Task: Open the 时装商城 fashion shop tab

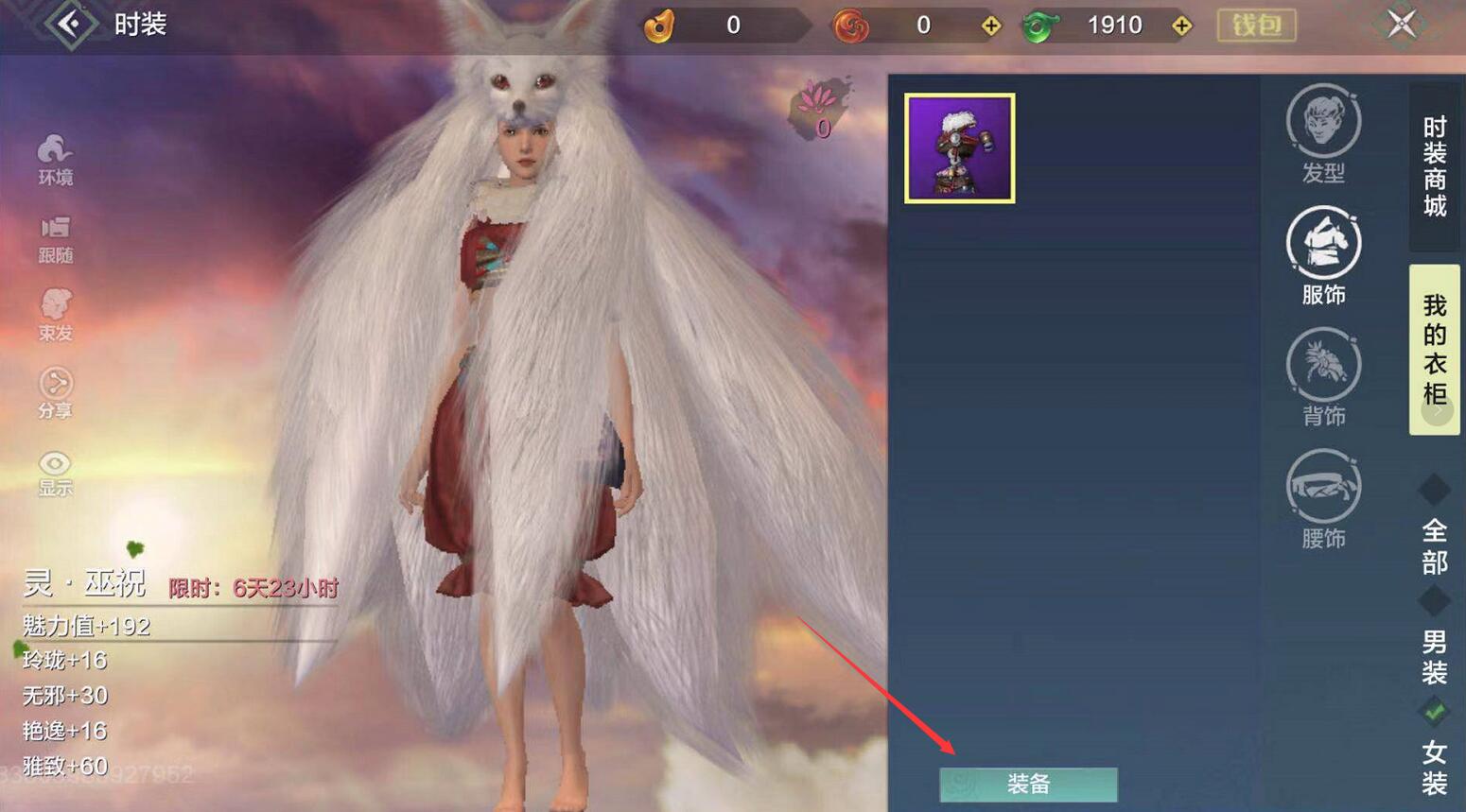Action: pyautogui.click(x=1434, y=166)
